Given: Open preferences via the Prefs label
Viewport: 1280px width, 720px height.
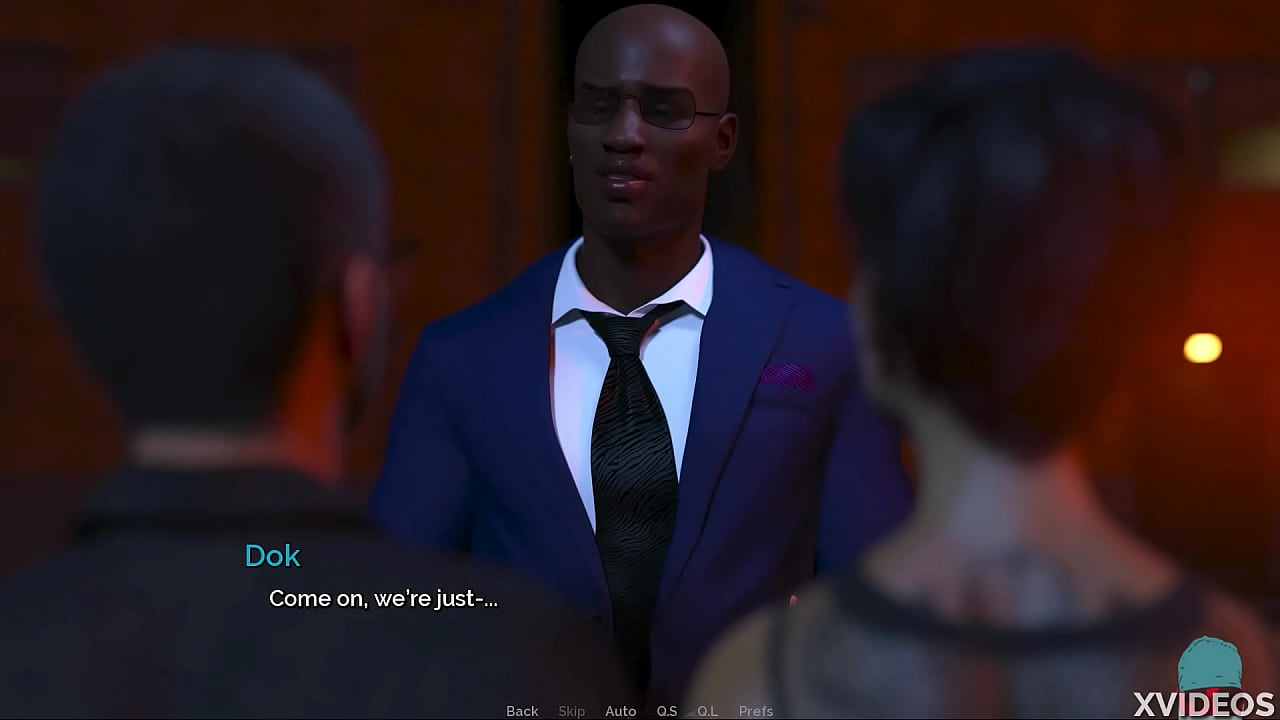Looking at the screenshot, I should tap(756, 710).
